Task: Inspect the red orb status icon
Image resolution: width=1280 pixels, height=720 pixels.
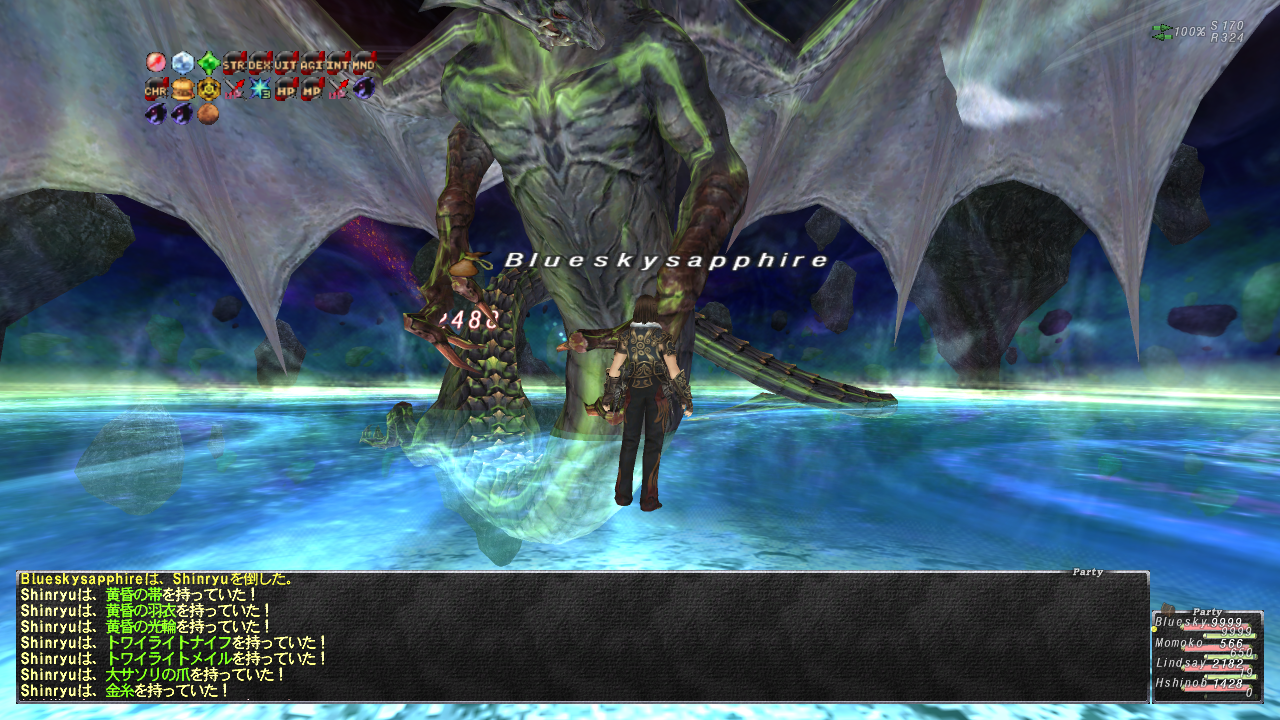Action: (x=156, y=64)
